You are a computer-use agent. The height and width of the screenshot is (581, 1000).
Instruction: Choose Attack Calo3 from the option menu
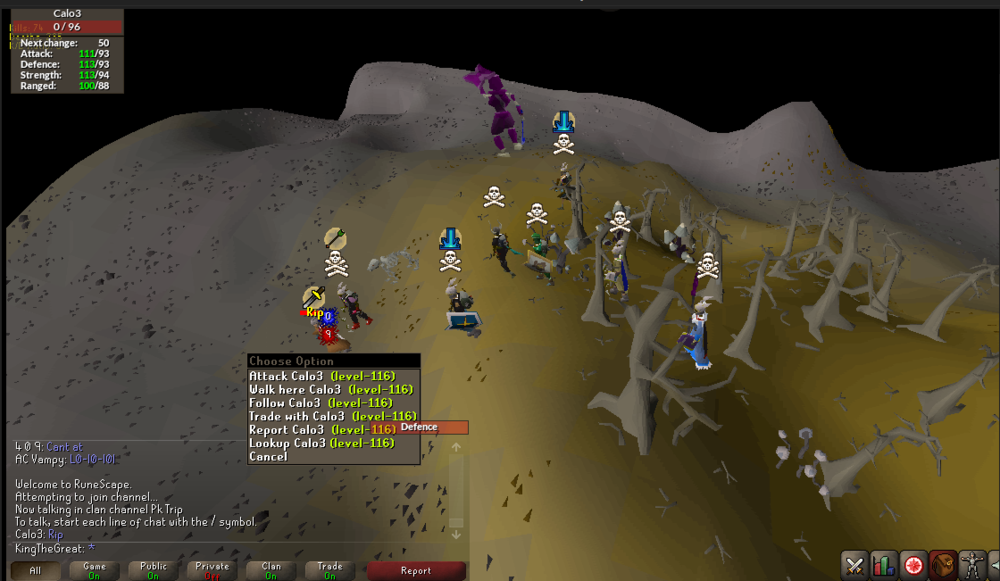click(x=321, y=376)
